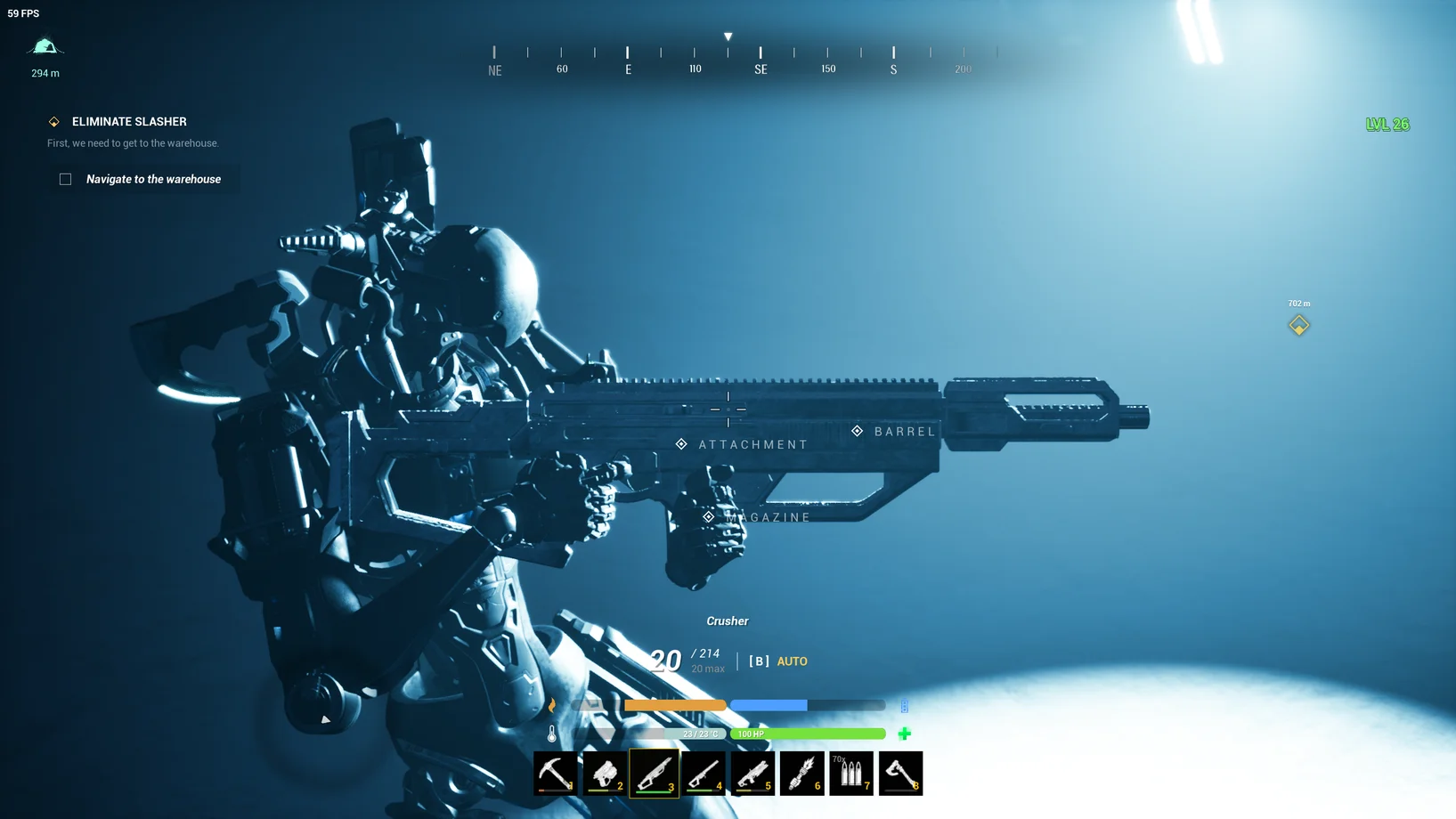The height and width of the screenshot is (819, 1456).
Task: Click the orange flame stamina icon
Action: click(x=552, y=705)
